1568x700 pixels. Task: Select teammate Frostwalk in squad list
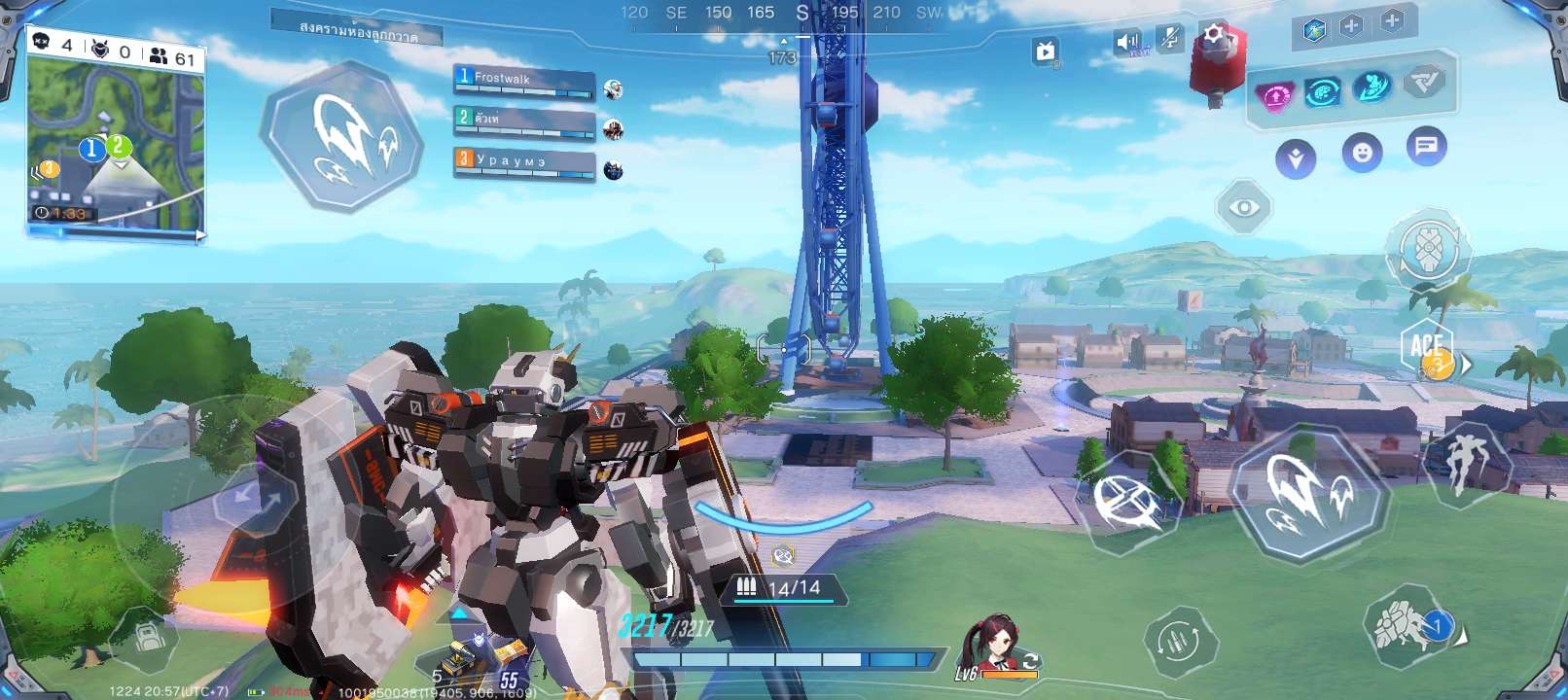click(x=523, y=82)
